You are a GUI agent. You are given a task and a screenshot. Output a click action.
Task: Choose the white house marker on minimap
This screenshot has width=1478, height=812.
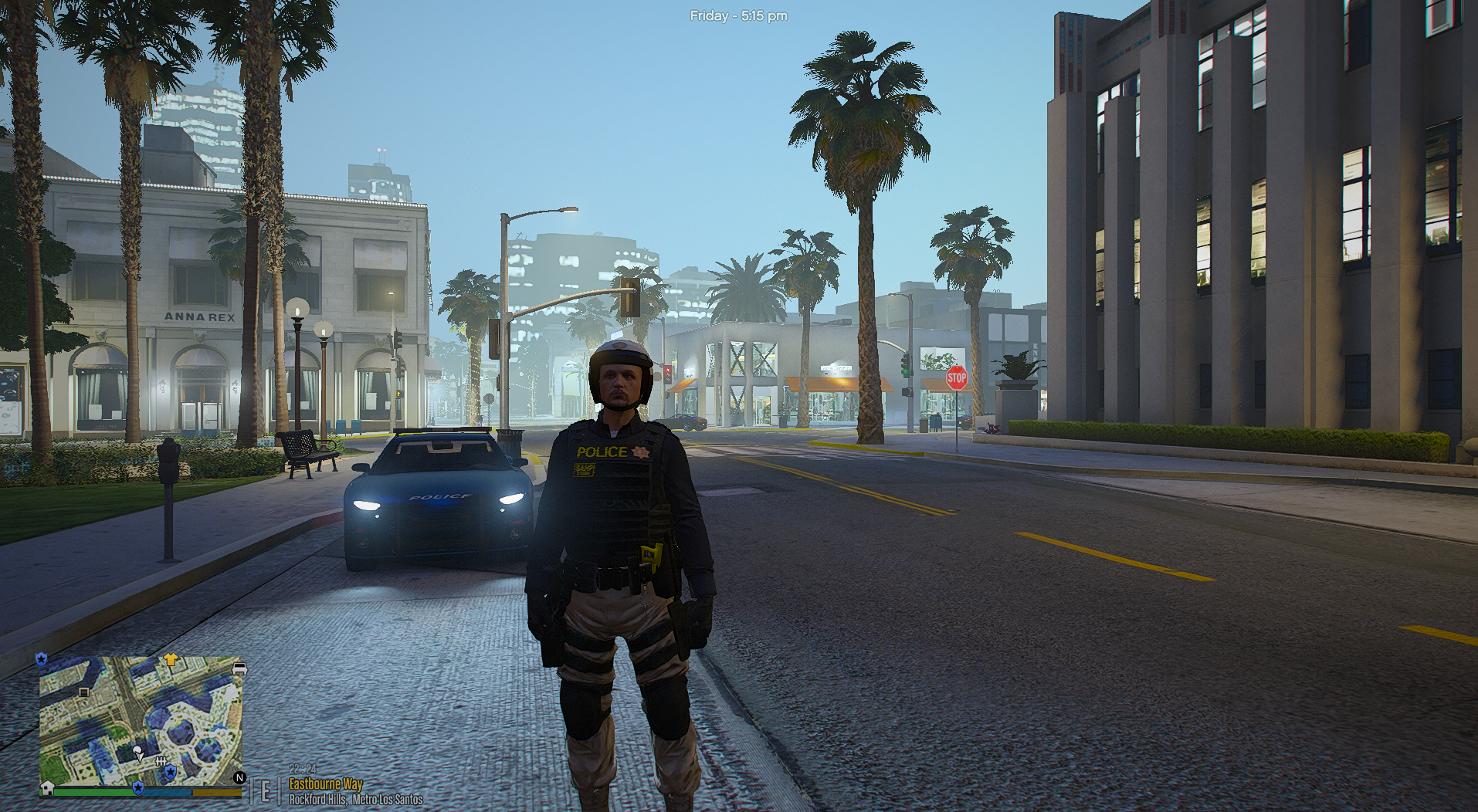(x=47, y=788)
